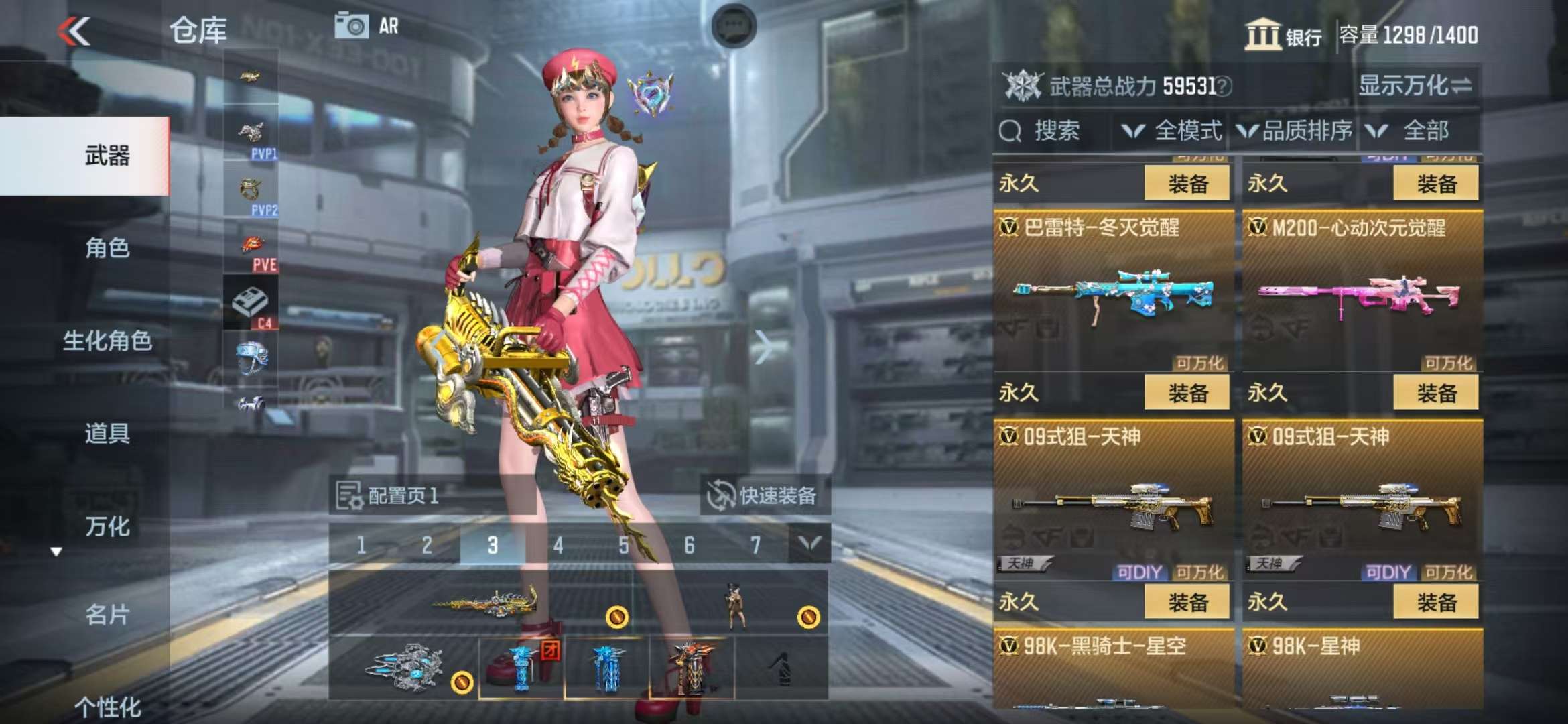This screenshot has height=724, width=1568.
Task: Open the 万化 menu entry
Action: point(107,526)
